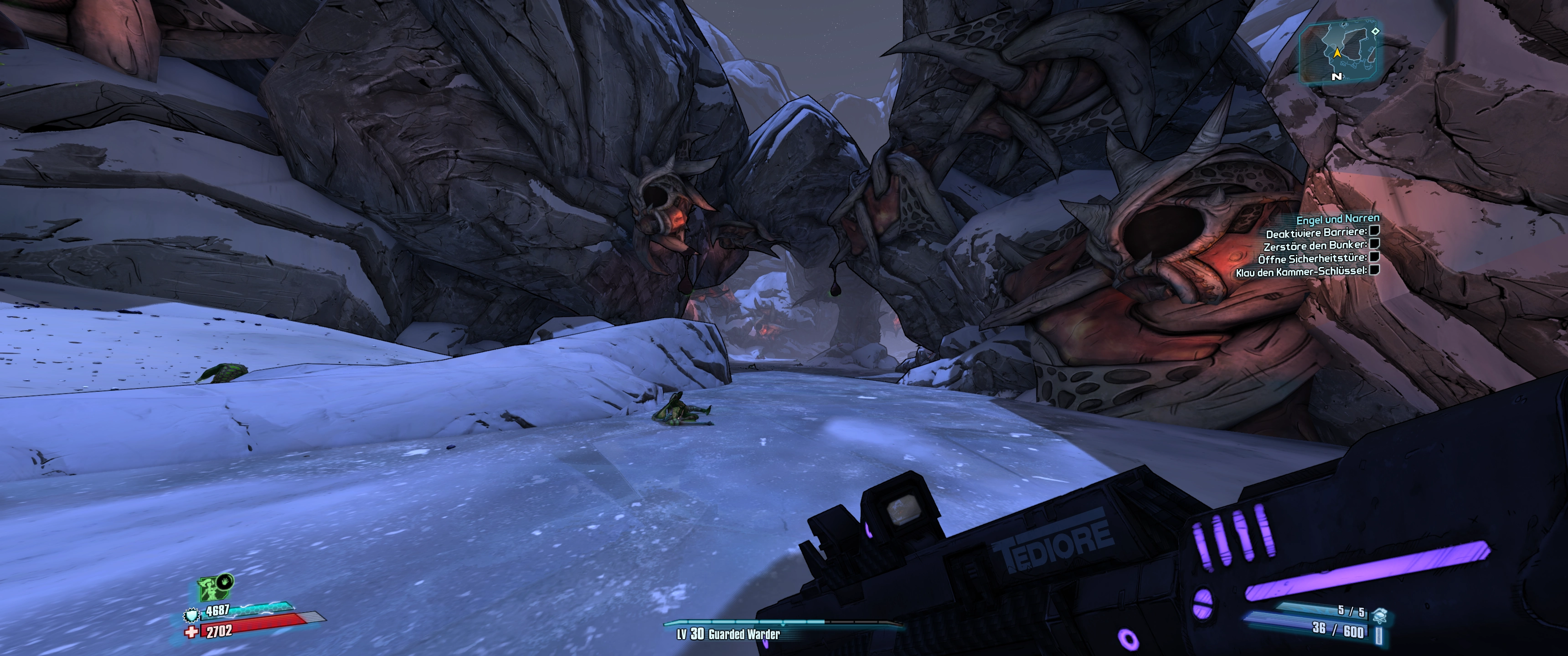The width and height of the screenshot is (1568, 656).
Task: Click the grenade icon beside ammo
Action: click(x=1379, y=615)
